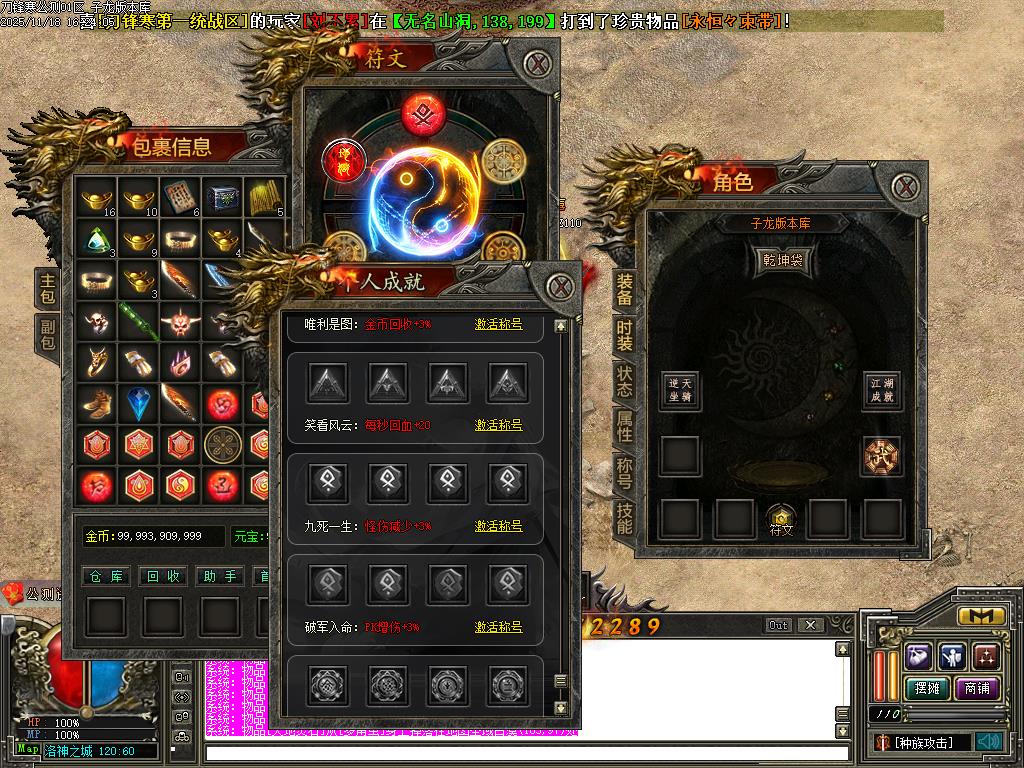Select the 称号 titles tab
Viewport: 1024px width, 768px height.
point(624,472)
